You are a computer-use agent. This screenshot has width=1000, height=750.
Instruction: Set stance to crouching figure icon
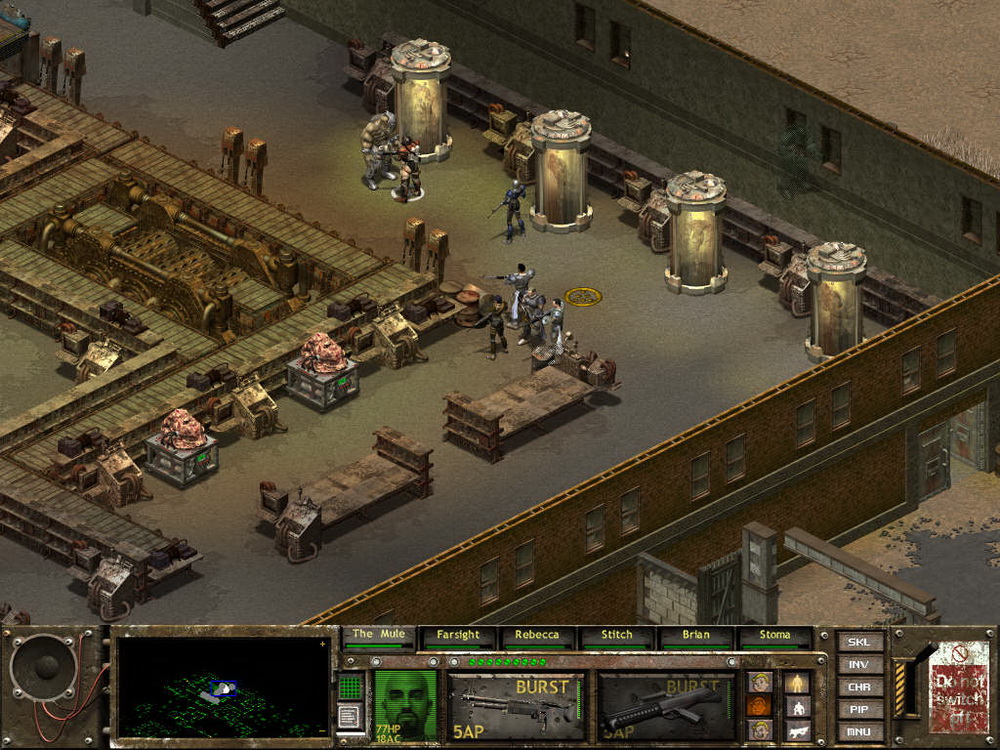(797, 707)
